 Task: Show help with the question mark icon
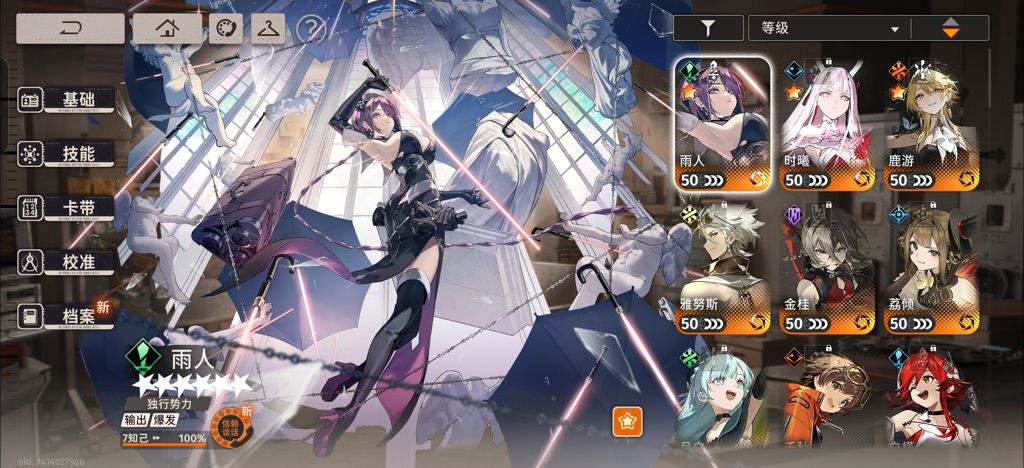[x=311, y=29]
